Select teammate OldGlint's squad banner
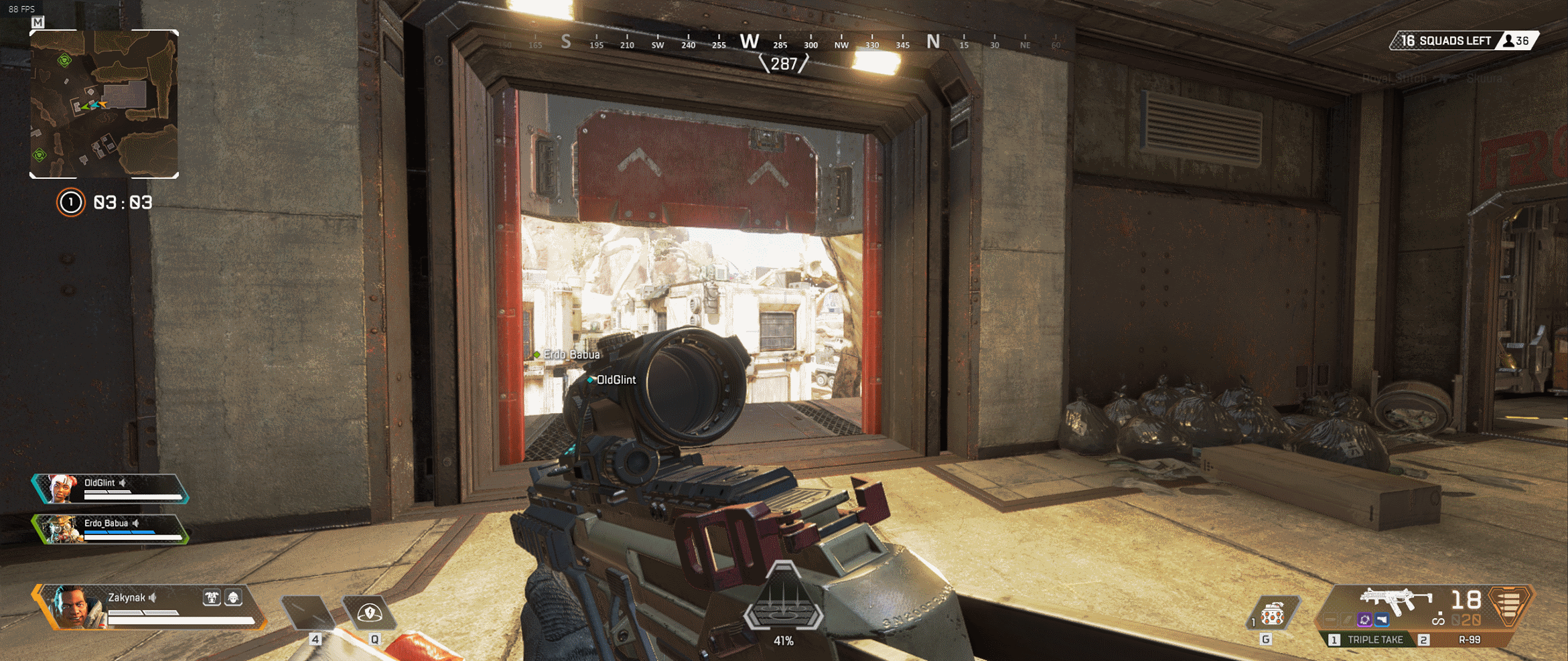 [111, 489]
